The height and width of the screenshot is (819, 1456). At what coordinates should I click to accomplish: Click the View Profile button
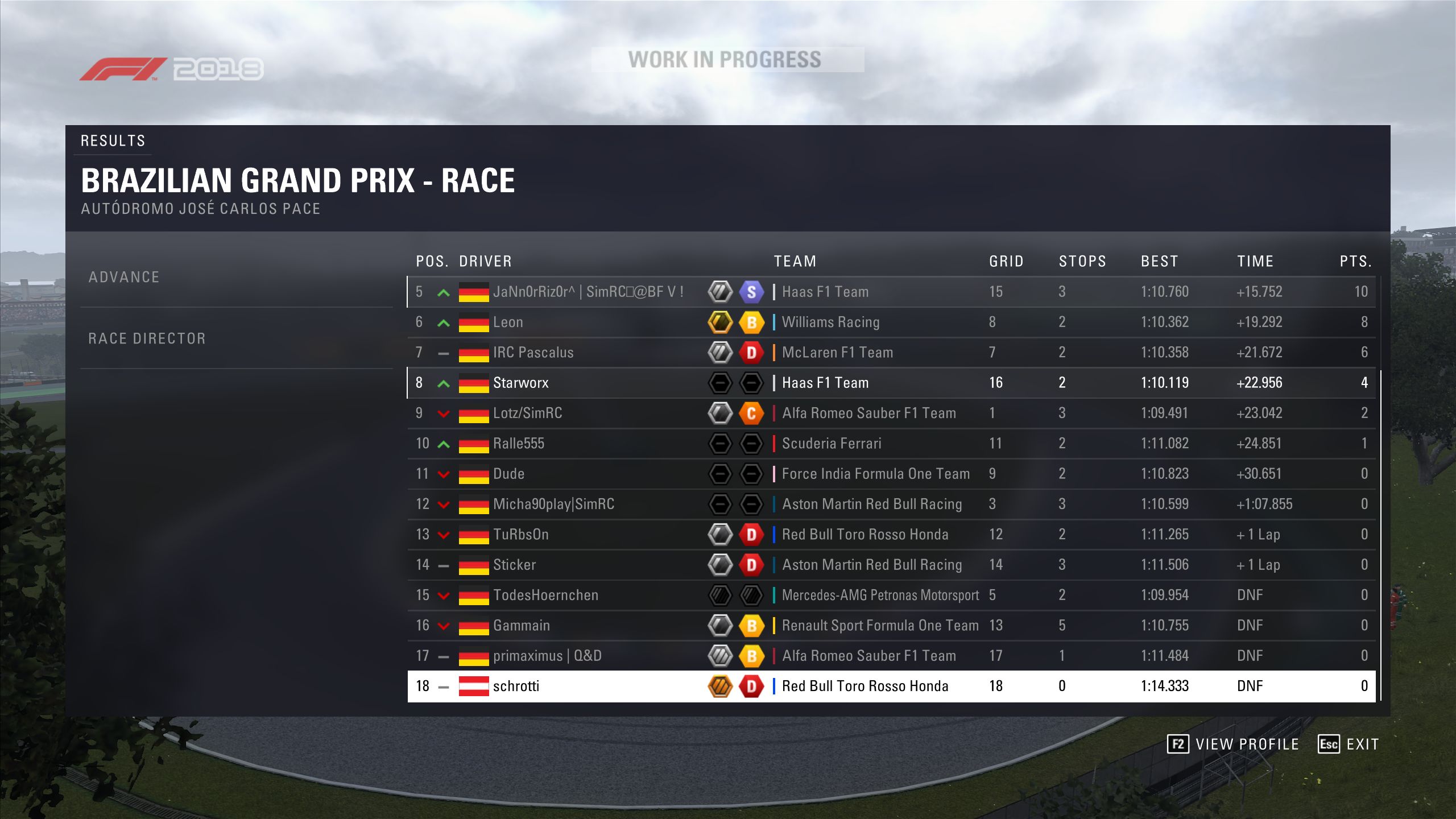coord(1233,744)
